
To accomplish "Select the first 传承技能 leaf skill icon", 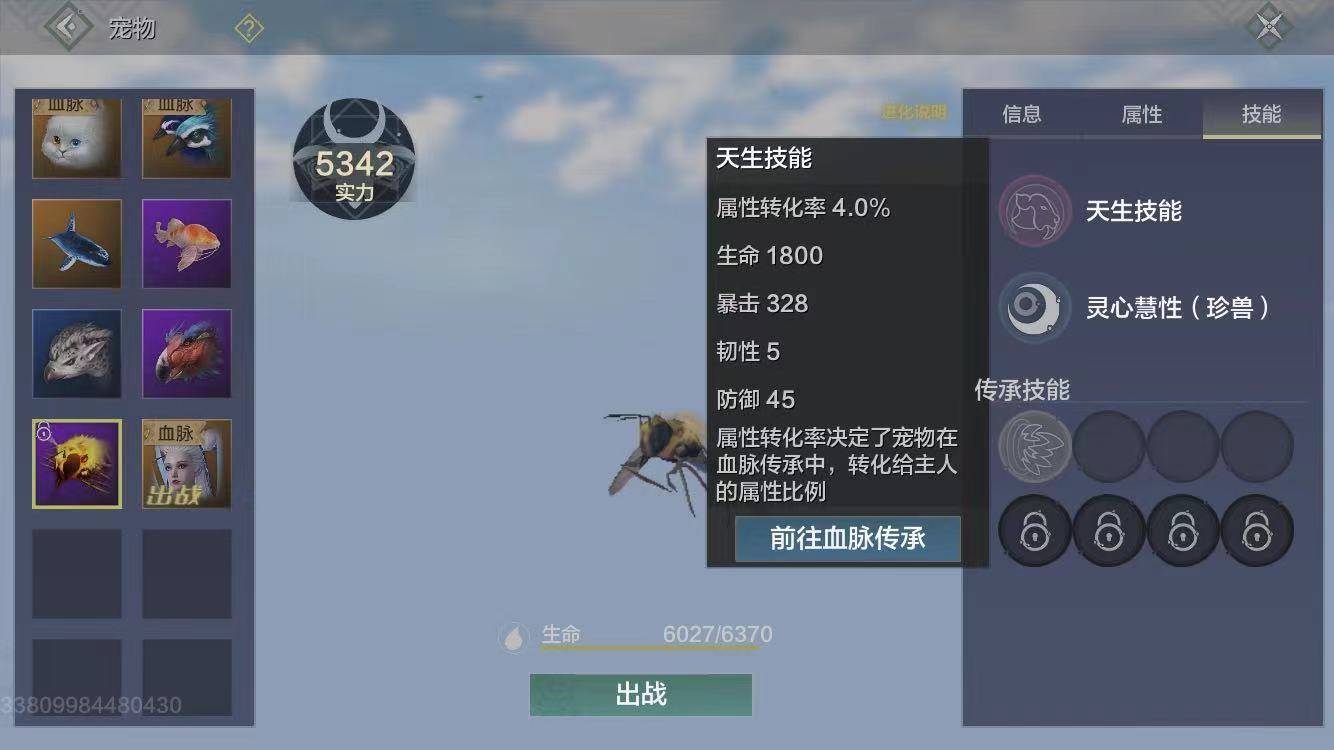I will (1035, 447).
